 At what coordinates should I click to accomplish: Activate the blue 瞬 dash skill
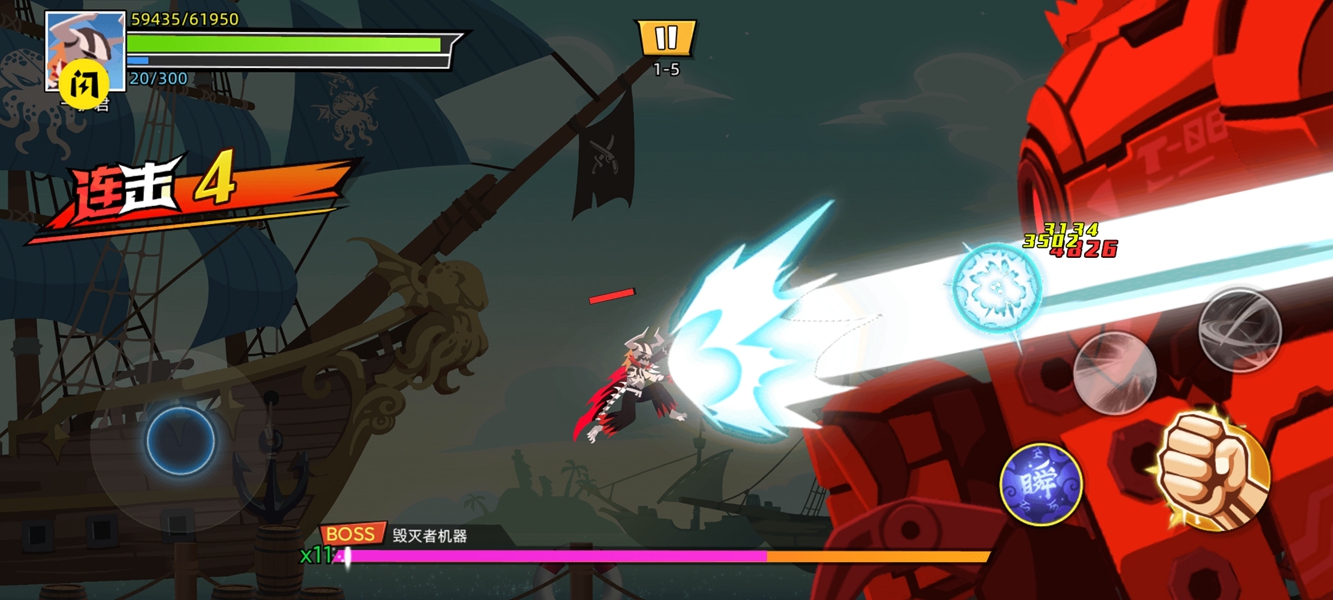1041,485
